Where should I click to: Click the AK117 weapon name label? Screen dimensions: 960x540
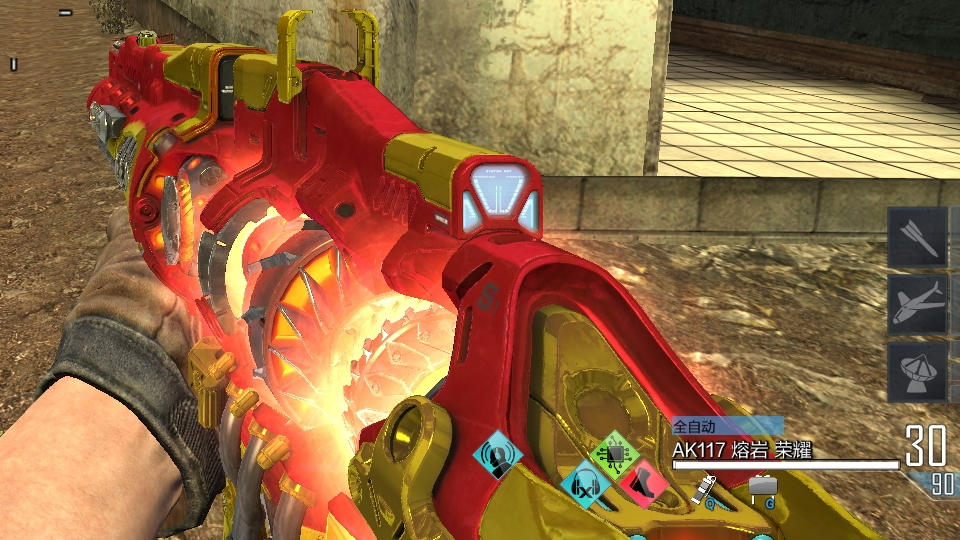pyautogui.click(x=741, y=451)
